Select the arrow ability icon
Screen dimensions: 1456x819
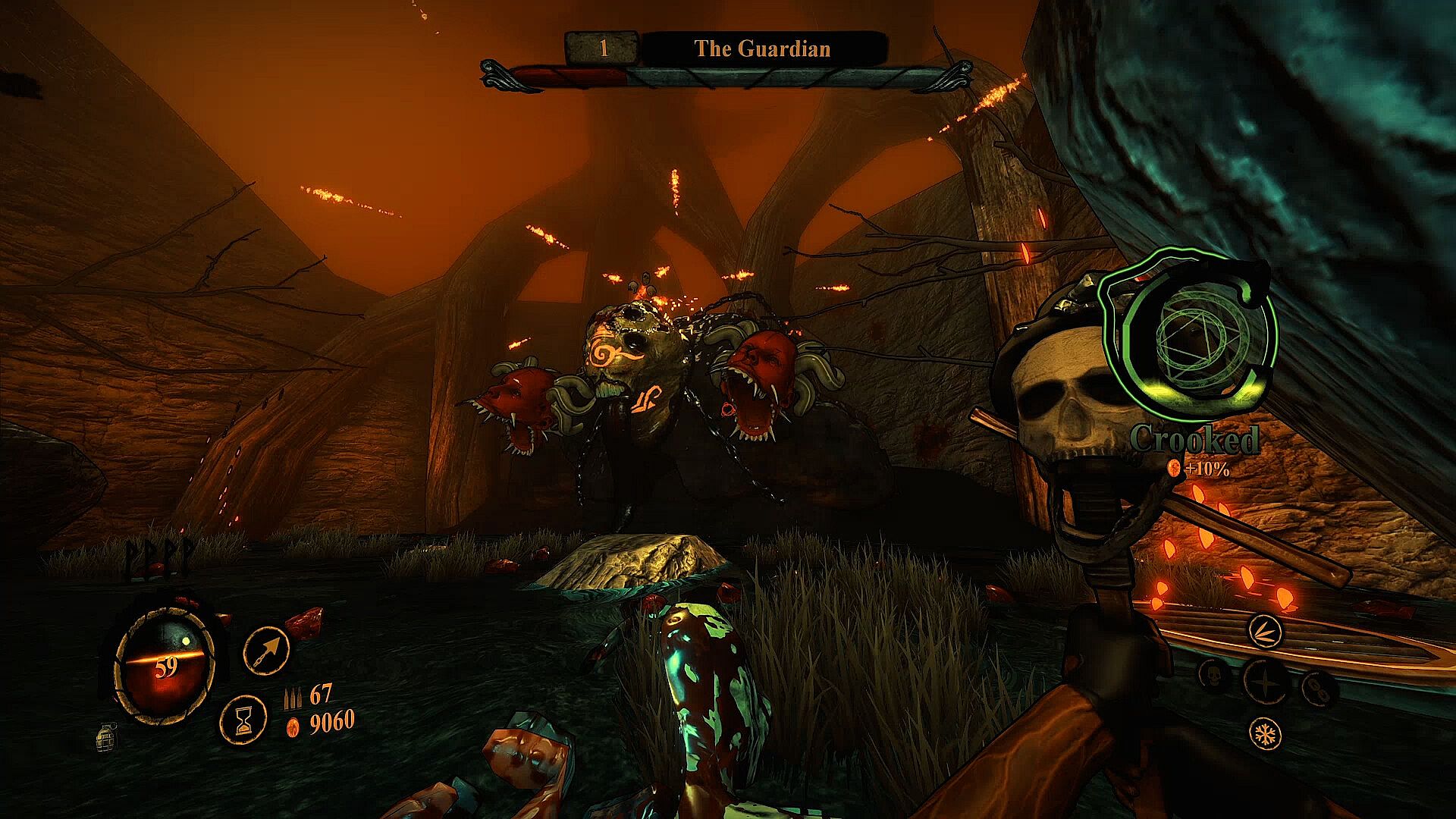pos(266,651)
